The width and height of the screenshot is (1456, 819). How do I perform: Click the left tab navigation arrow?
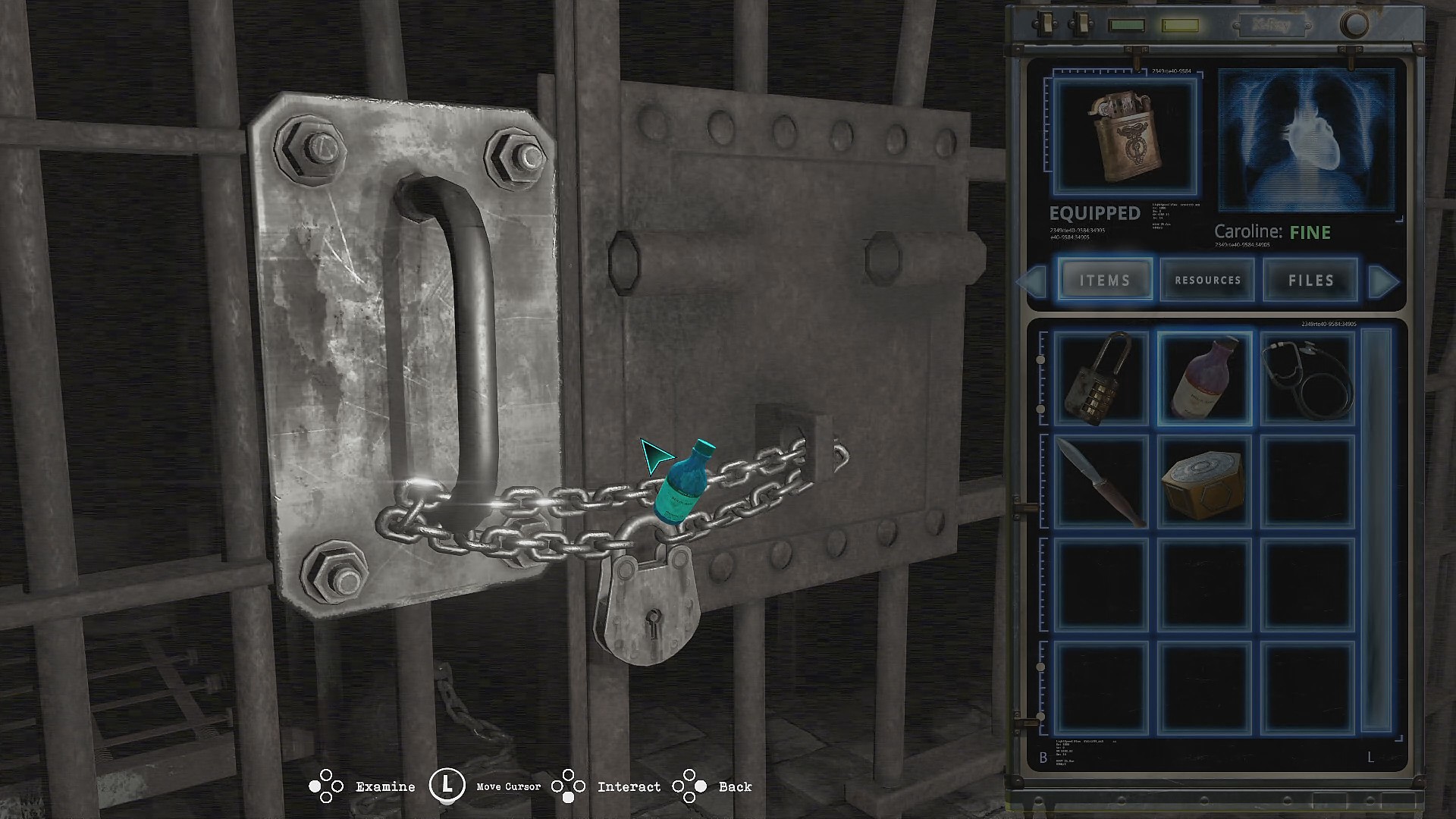tap(1031, 282)
